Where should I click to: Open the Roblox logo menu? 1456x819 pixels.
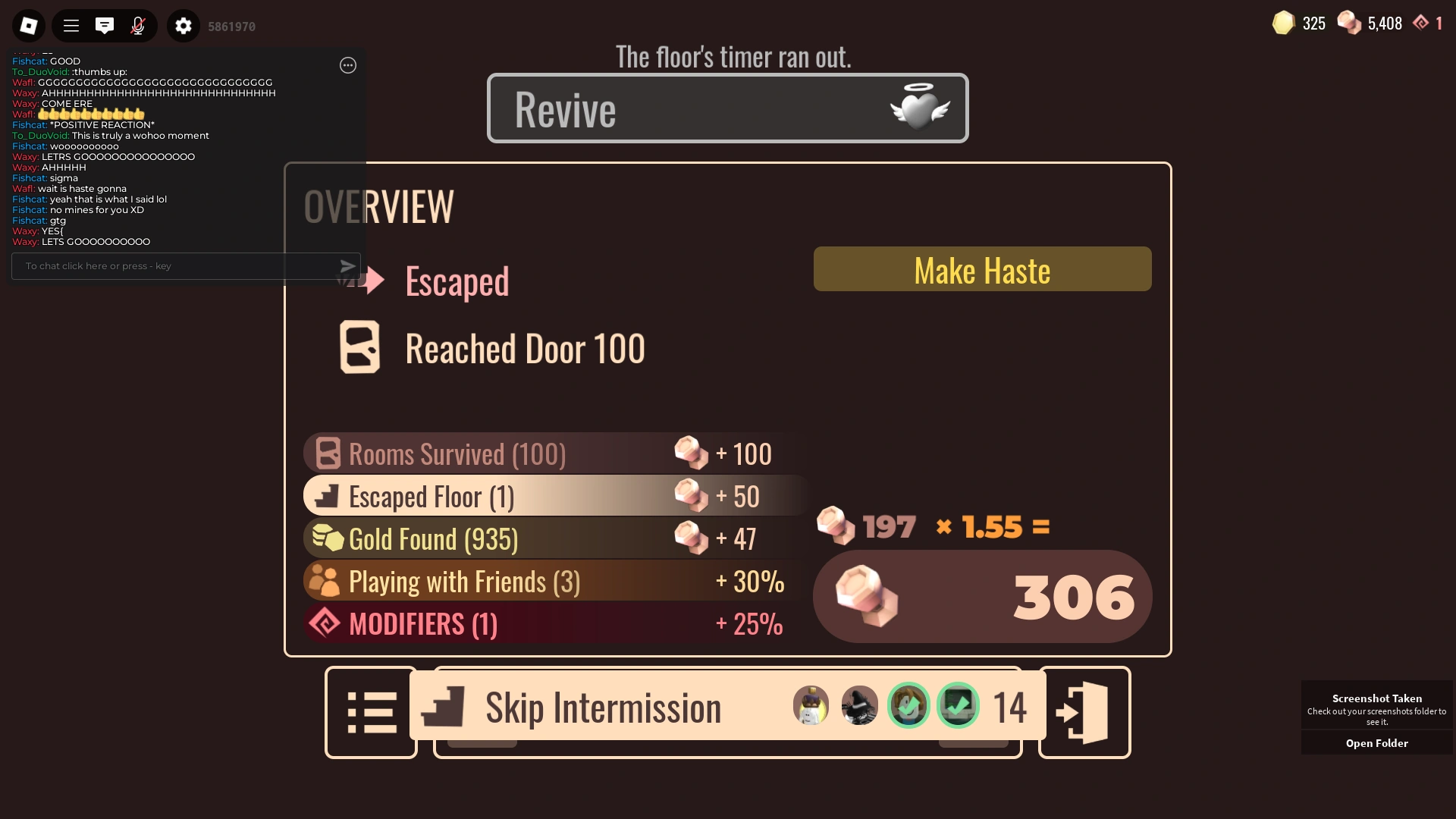[x=28, y=25]
